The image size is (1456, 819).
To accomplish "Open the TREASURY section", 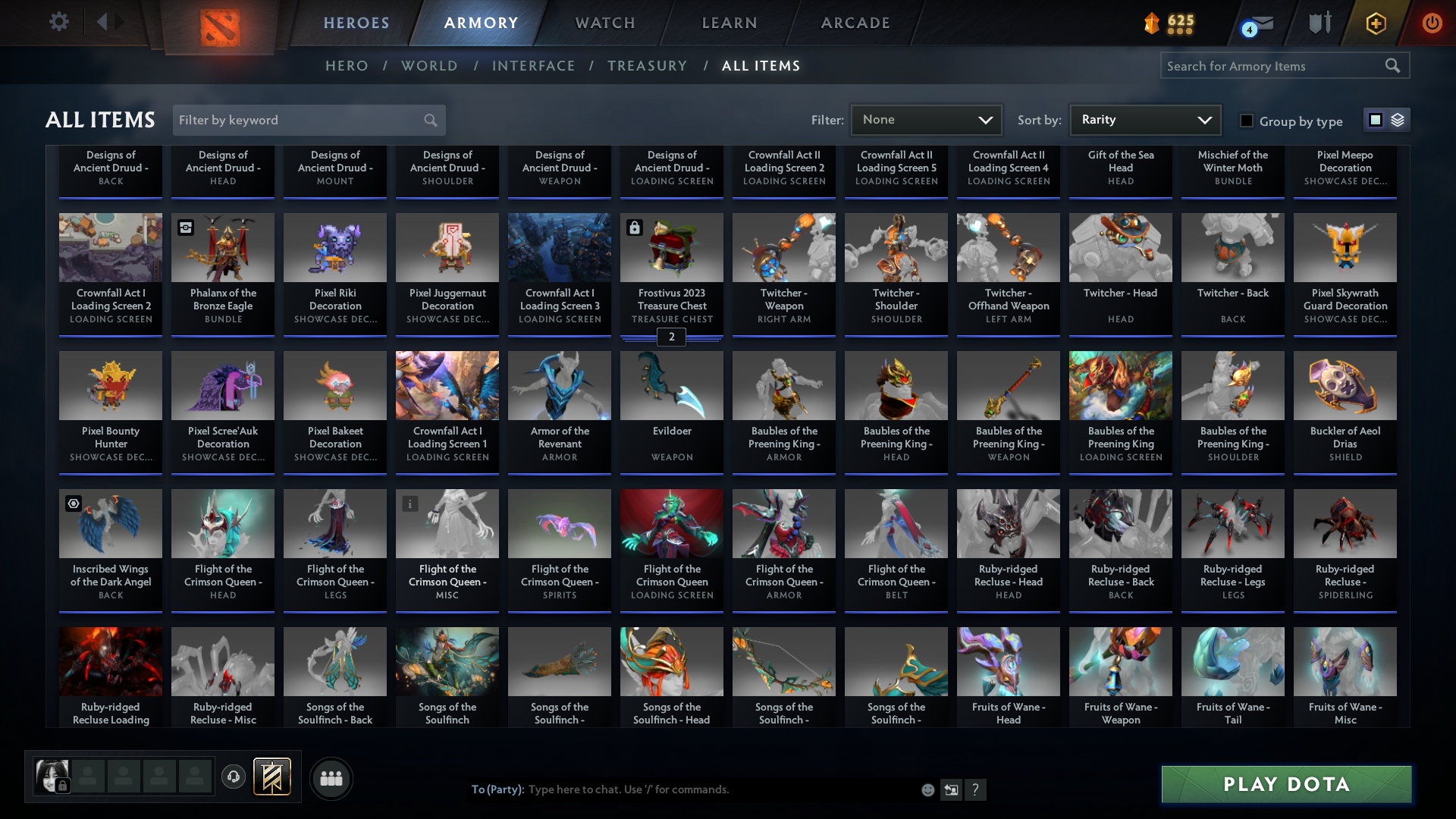I will (x=647, y=66).
